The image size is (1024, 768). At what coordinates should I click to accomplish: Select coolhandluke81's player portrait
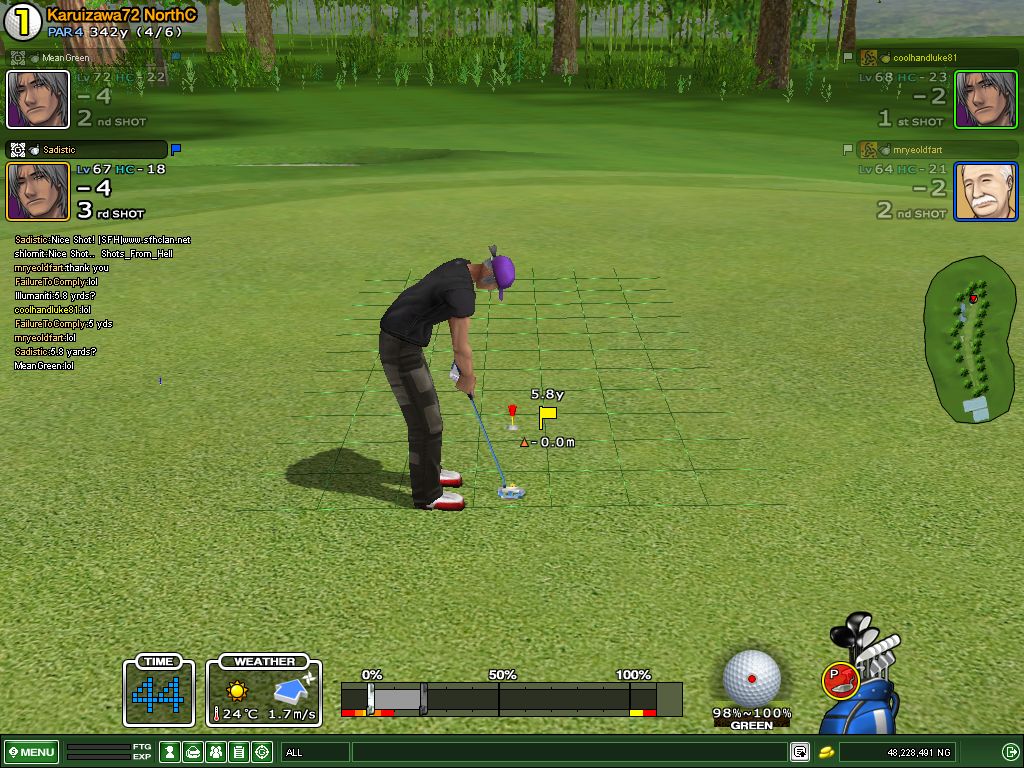tap(985, 99)
